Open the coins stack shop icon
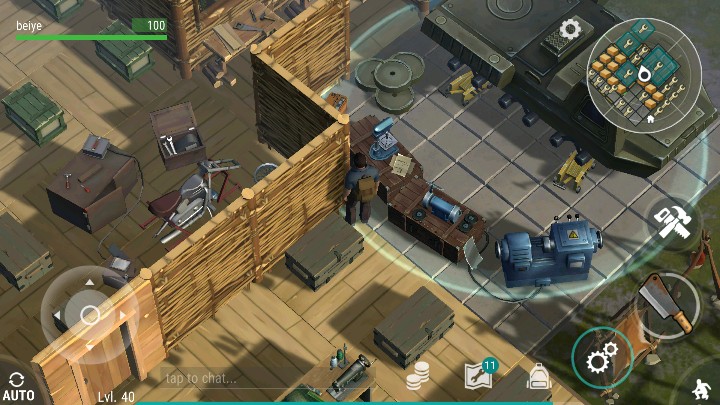Screen dimensions: 720x405 (x=418, y=376)
